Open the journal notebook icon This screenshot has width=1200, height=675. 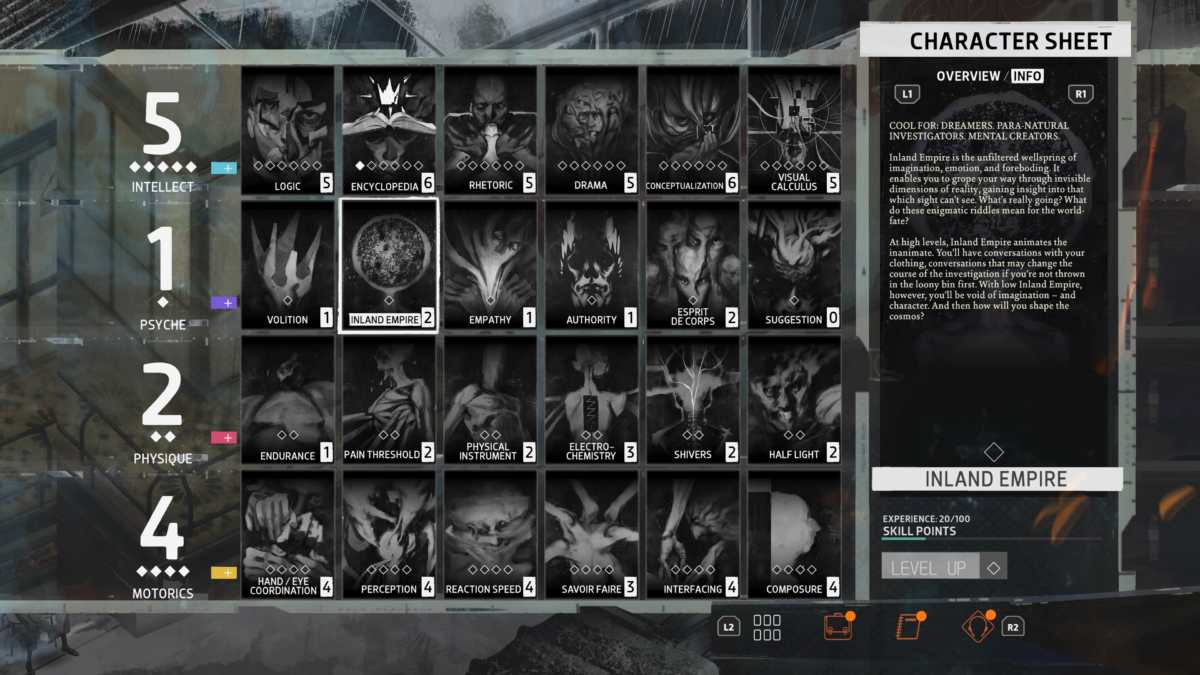tap(908, 626)
